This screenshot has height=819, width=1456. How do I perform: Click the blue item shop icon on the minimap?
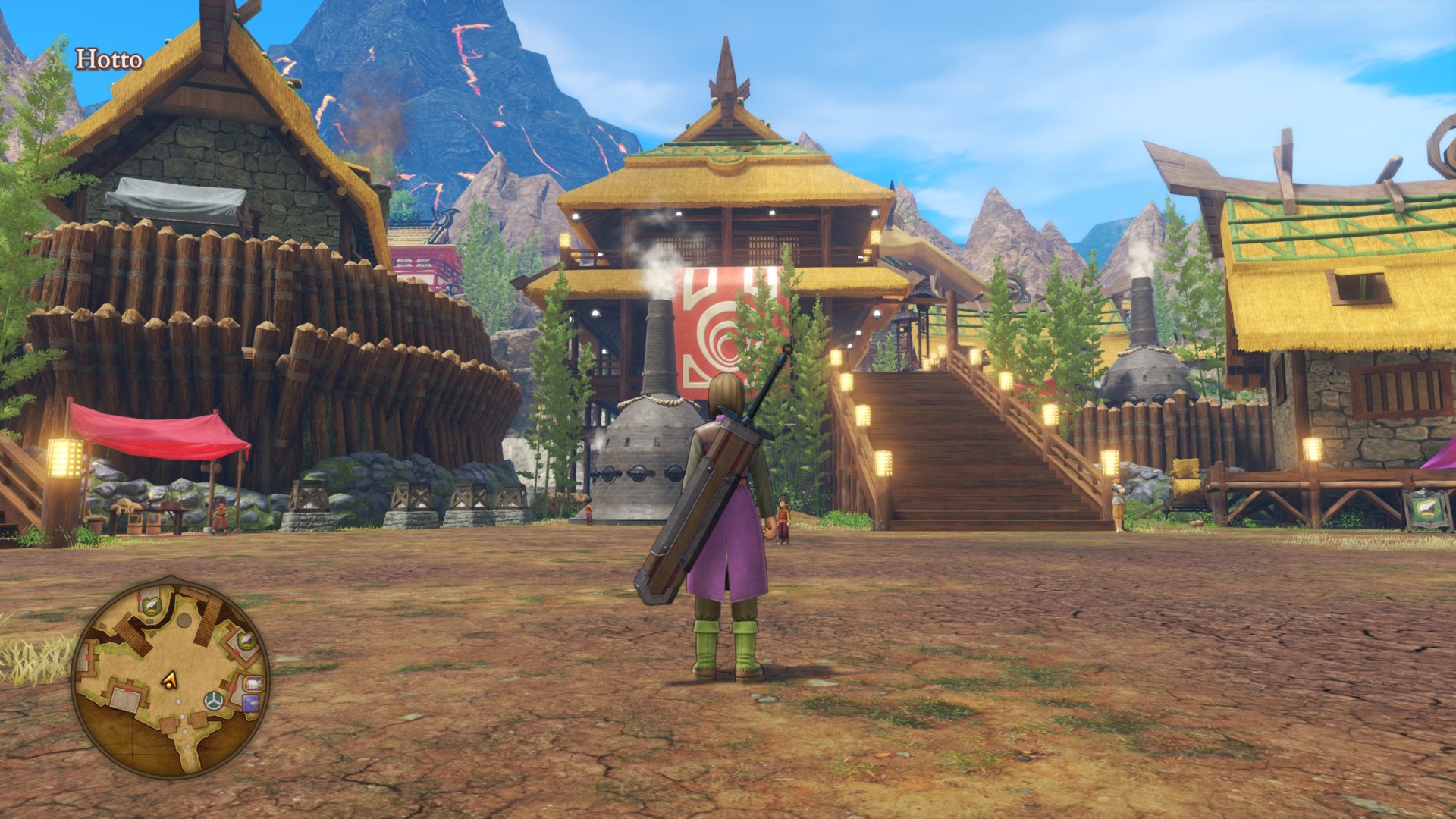coord(250,702)
